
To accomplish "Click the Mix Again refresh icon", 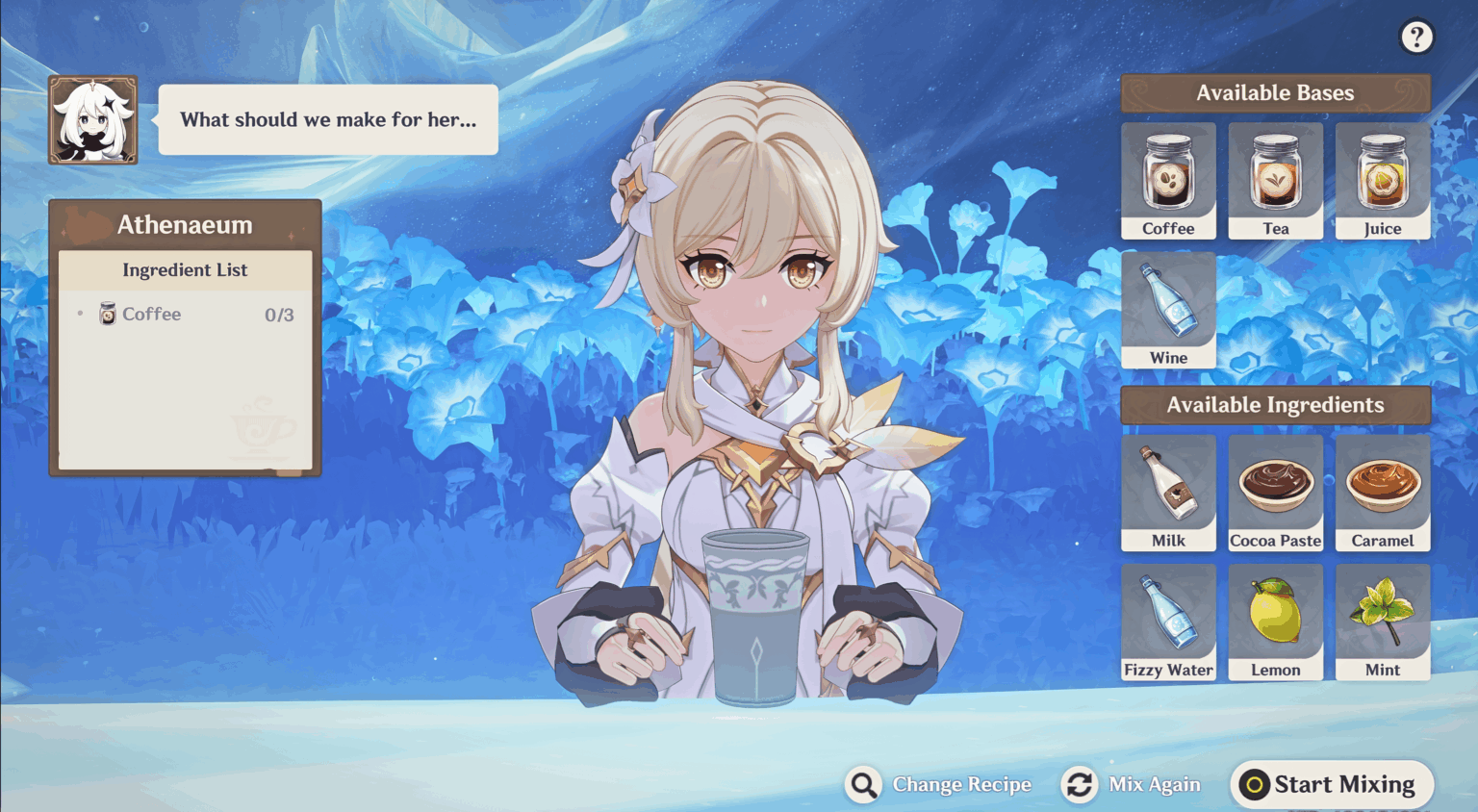I will 1079,784.
